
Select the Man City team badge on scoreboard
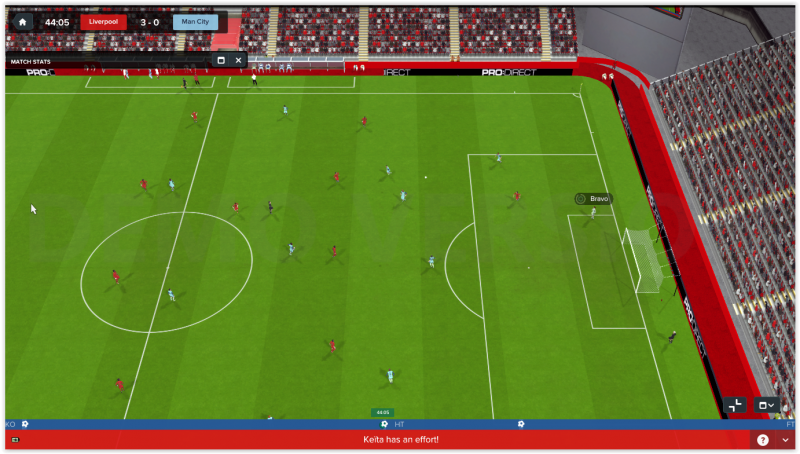coord(195,22)
